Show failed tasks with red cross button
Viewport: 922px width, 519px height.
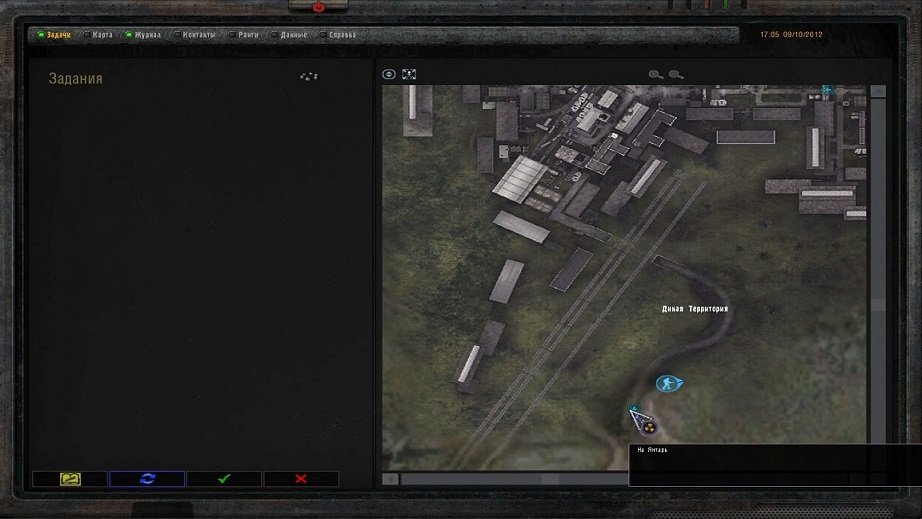pyautogui.click(x=301, y=479)
